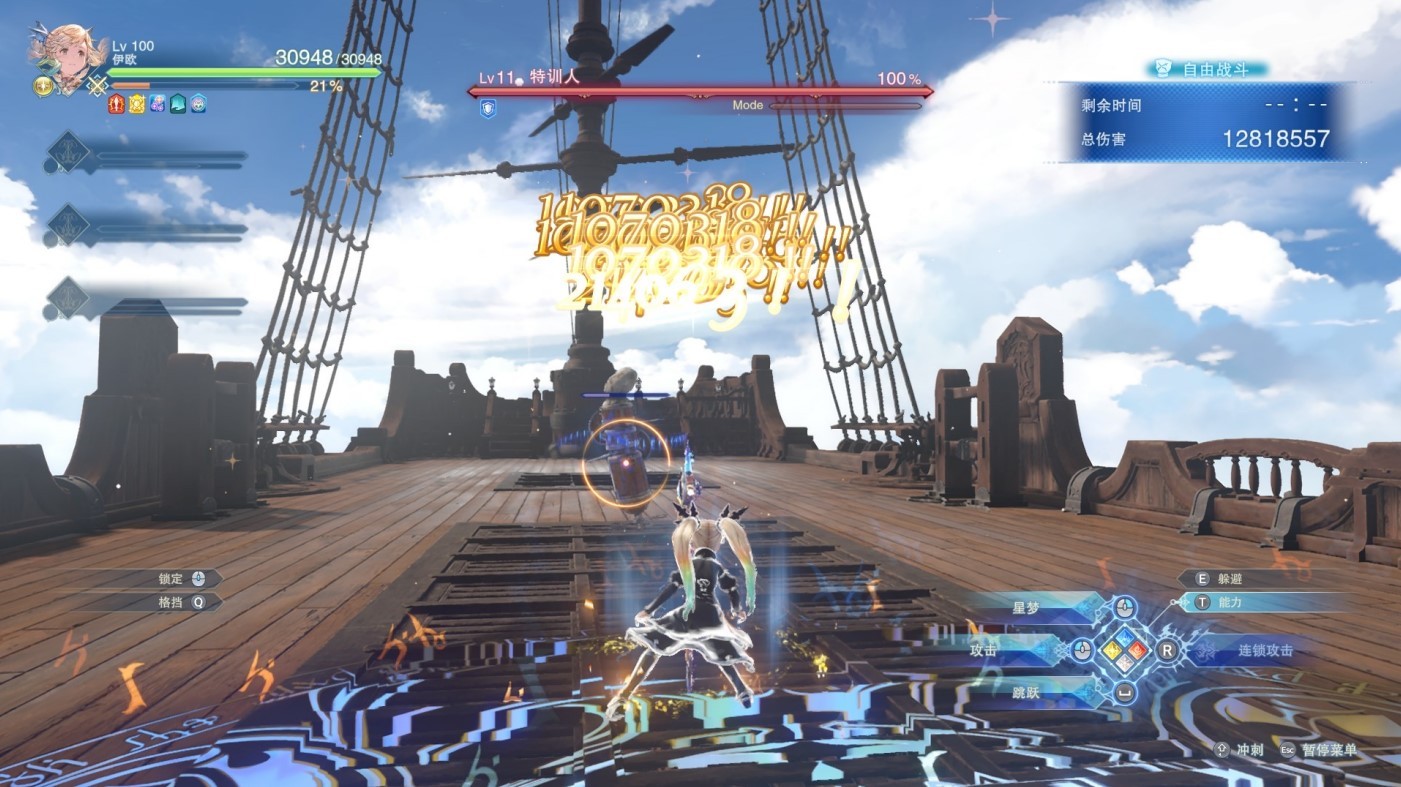Inspect the purple bubbles buff icon

pyautogui.click(x=157, y=104)
